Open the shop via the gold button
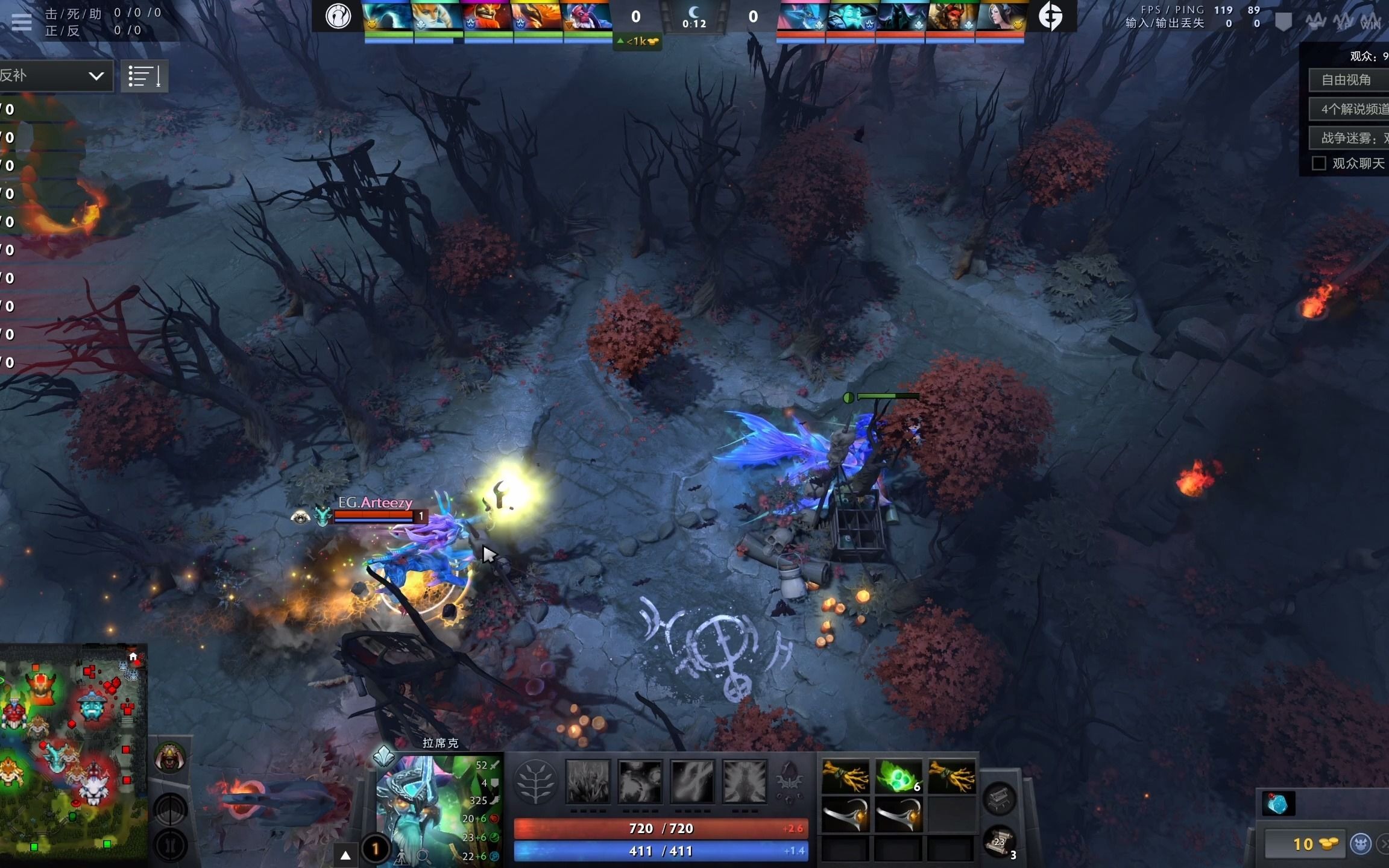The width and height of the screenshot is (1389, 868). pos(1303,844)
